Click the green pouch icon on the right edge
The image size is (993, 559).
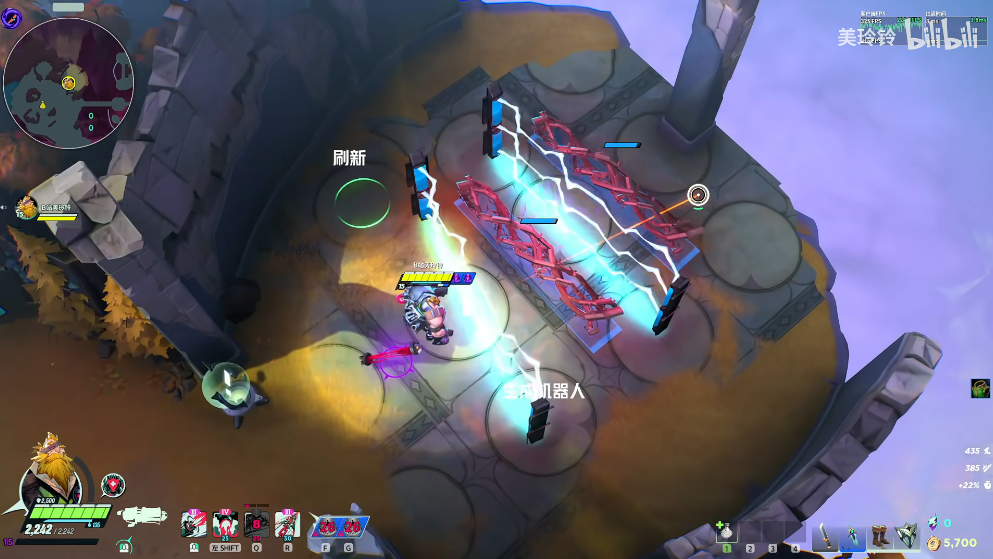tap(980, 388)
